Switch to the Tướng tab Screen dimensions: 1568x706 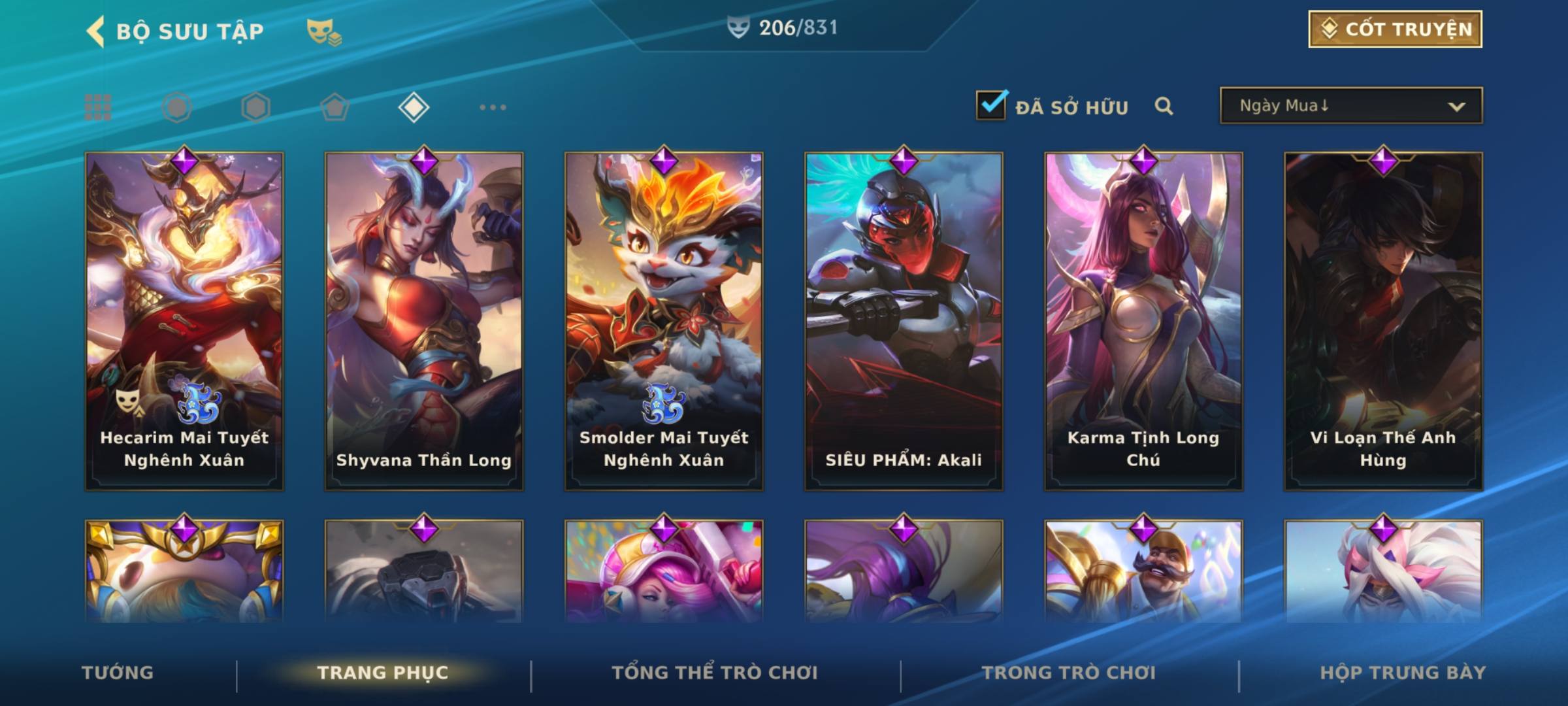pos(118,673)
